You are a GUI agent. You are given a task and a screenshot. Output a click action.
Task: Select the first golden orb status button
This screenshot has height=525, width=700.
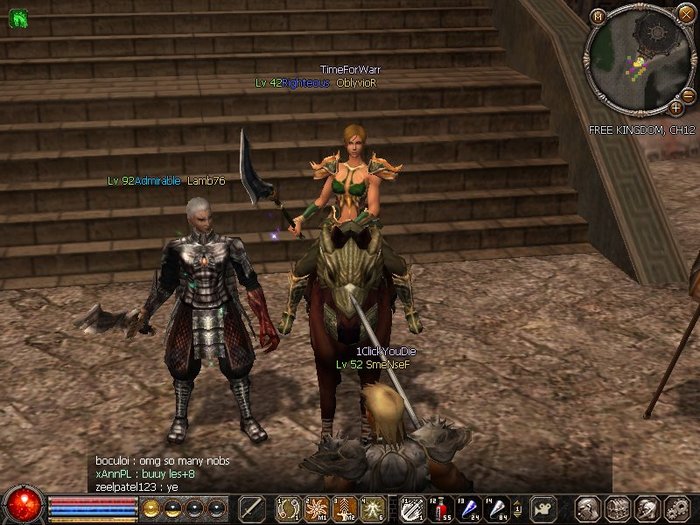152,507
